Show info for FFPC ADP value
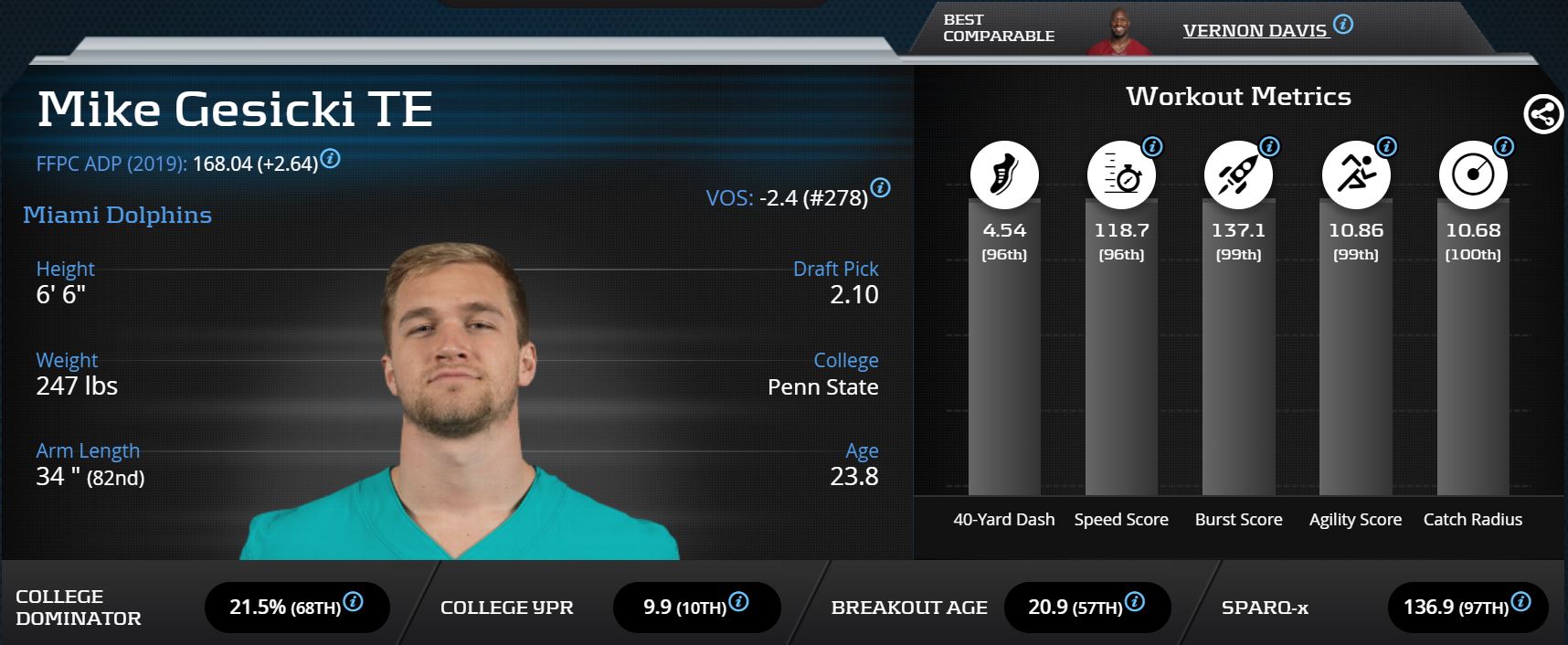 331,159
